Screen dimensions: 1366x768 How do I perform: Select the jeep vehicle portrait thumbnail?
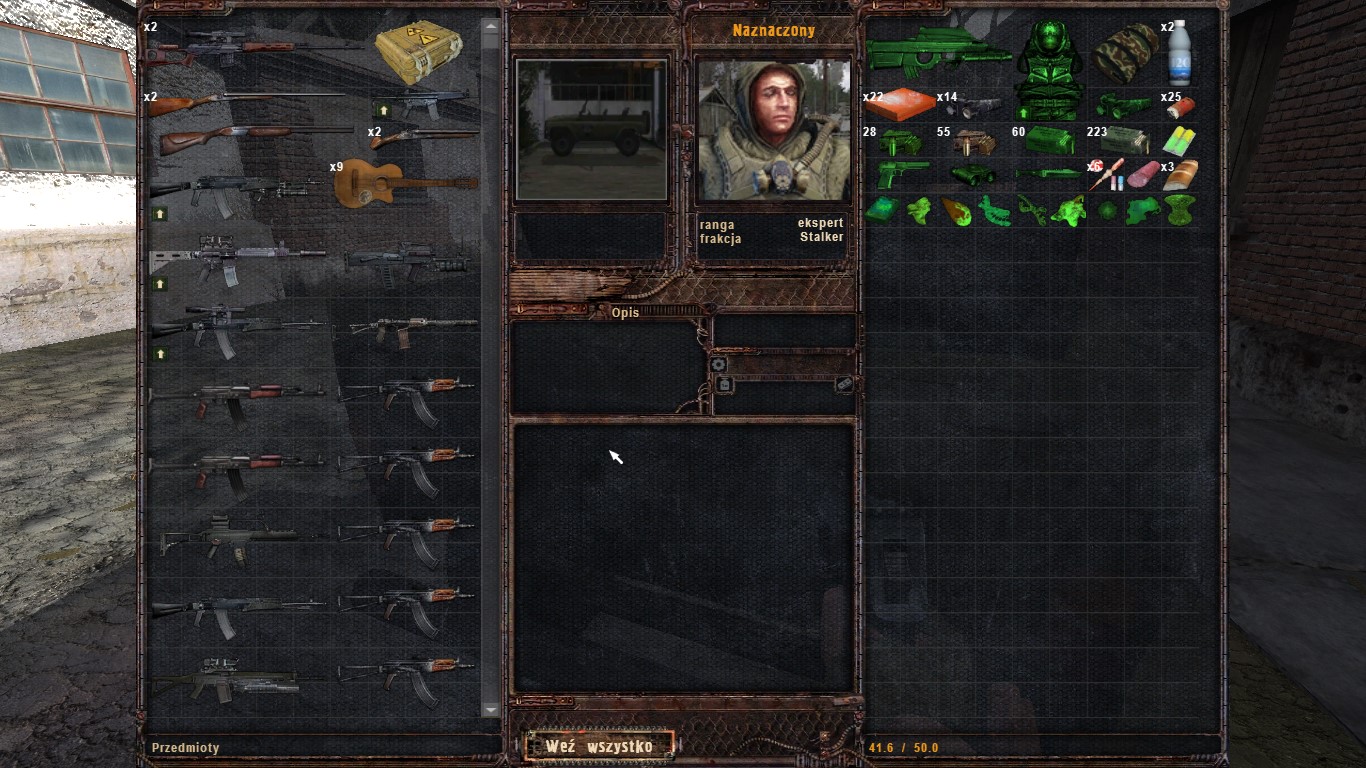tap(590, 129)
